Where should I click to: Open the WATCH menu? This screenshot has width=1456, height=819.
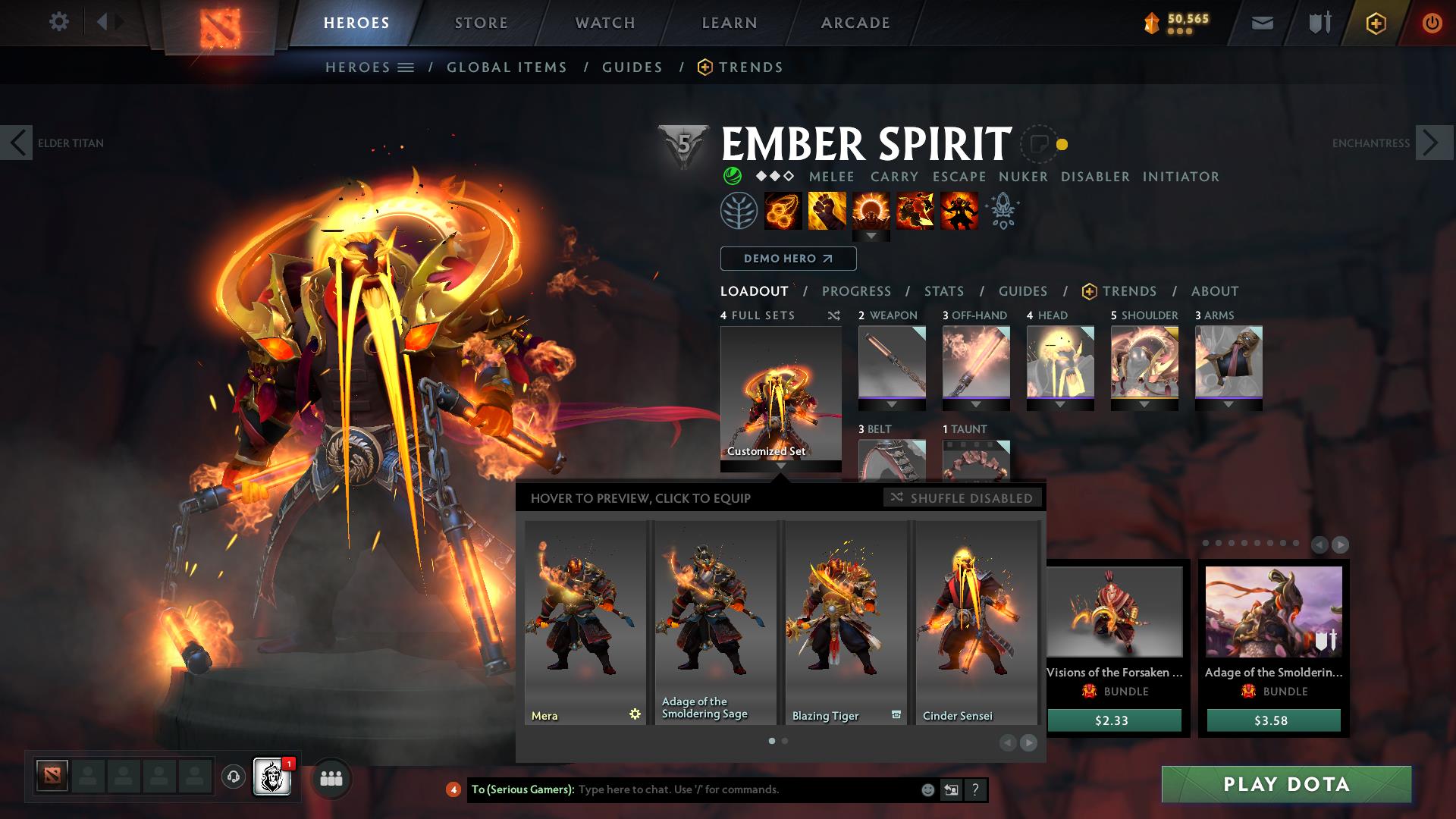[x=604, y=22]
